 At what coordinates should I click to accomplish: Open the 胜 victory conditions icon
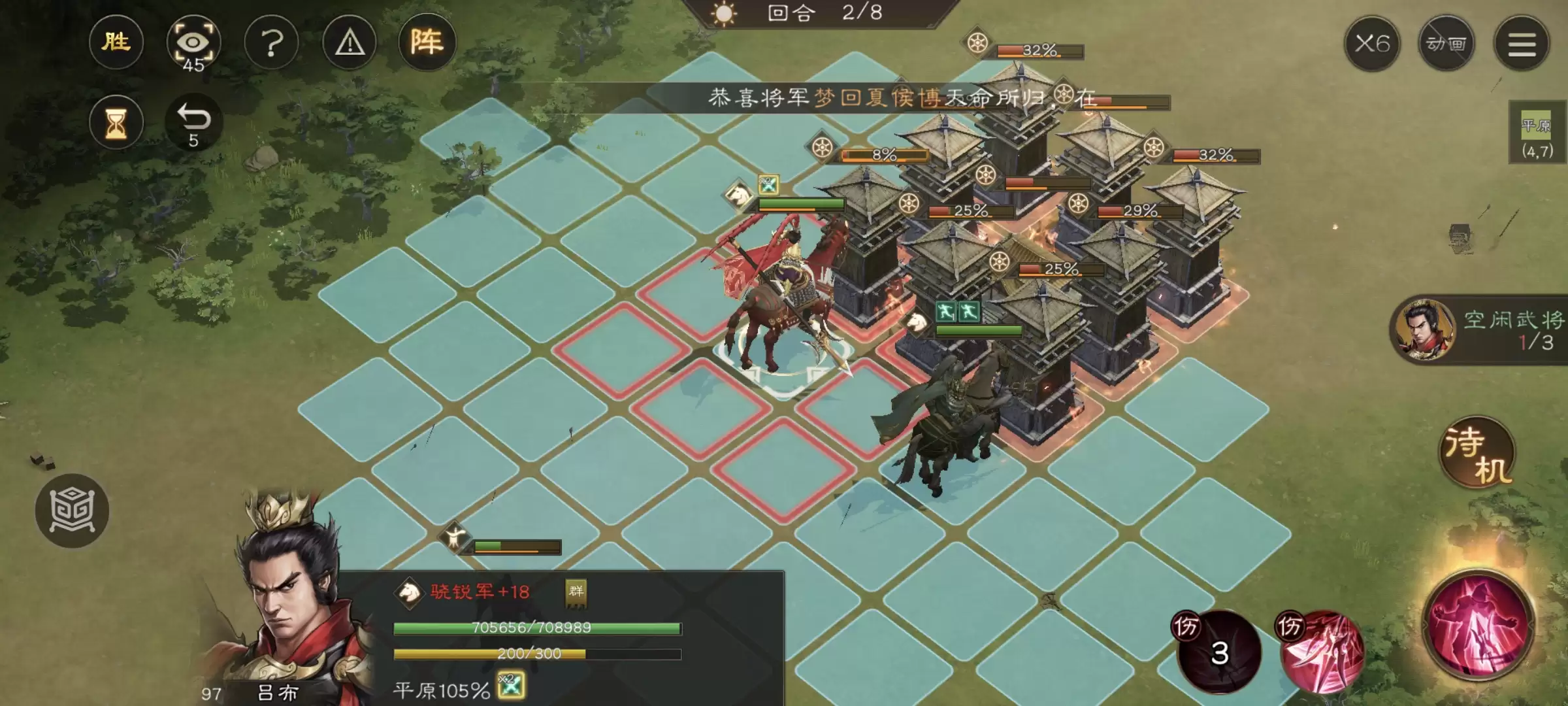pyautogui.click(x=116, y=42)
